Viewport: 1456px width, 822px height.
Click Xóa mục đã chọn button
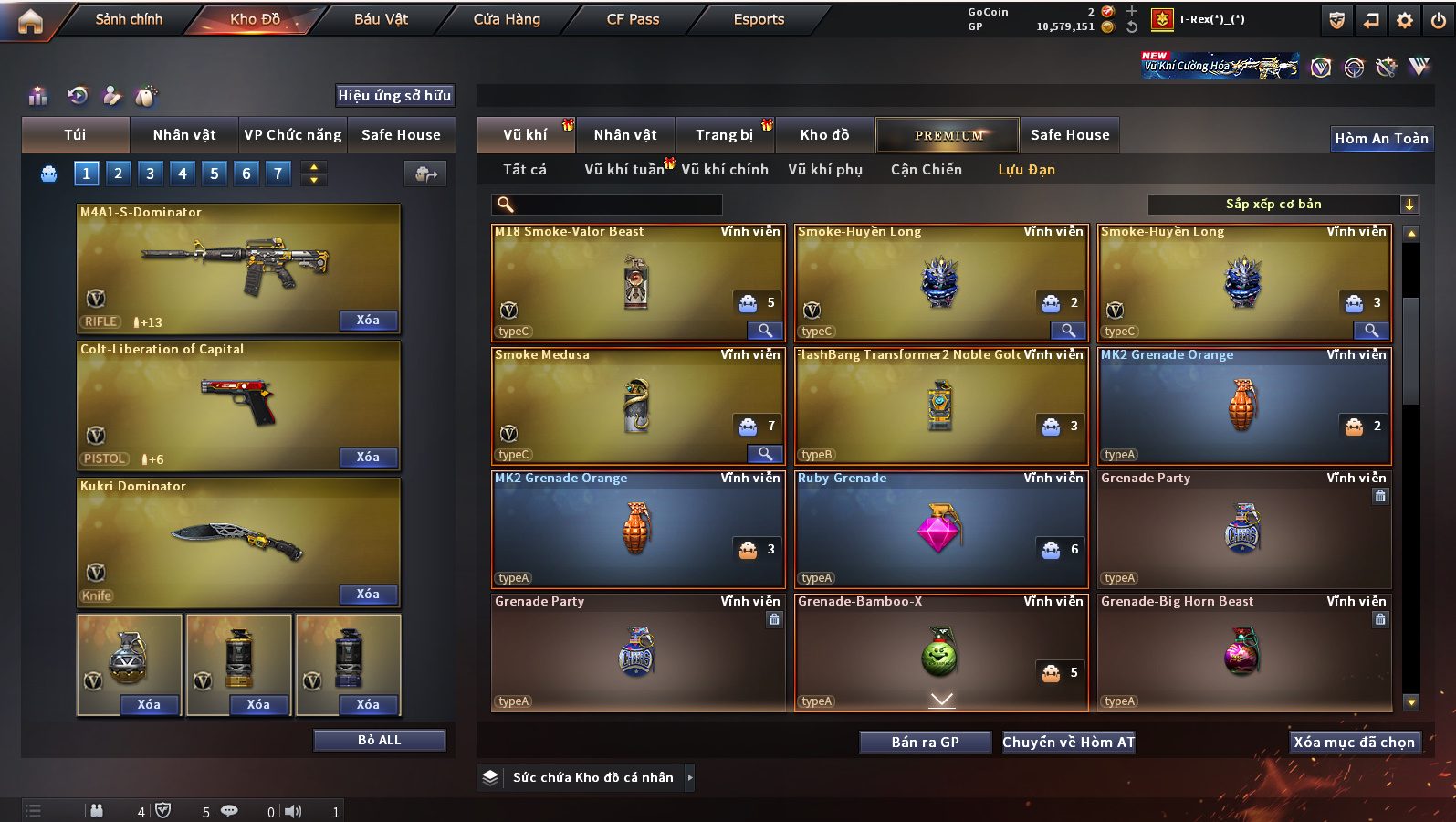1354,743
